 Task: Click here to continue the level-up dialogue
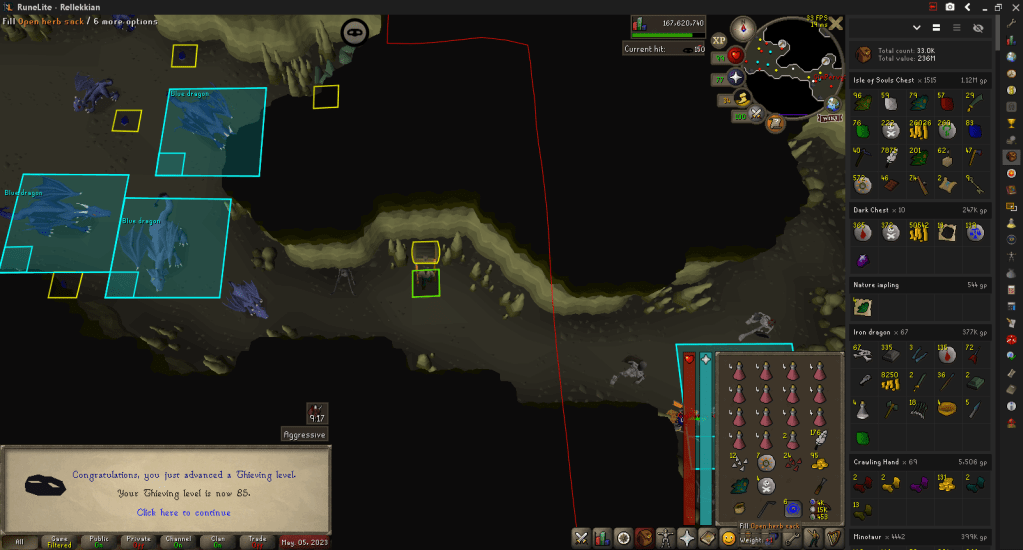183,512
